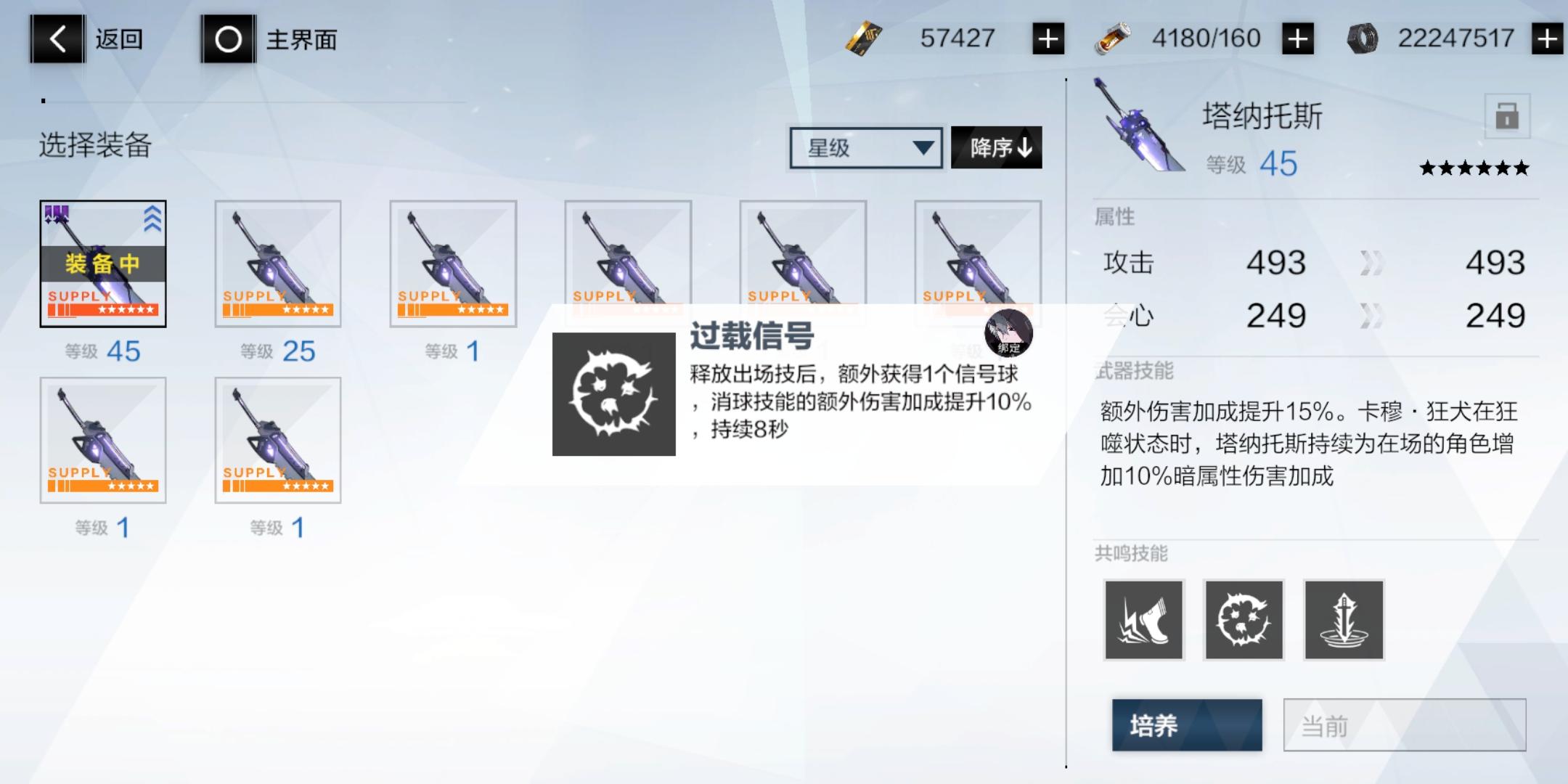The width and height of the screenshot is (1568, 784).
Task: Click the plus beside 57427 currency
Action: point(1046,38)
